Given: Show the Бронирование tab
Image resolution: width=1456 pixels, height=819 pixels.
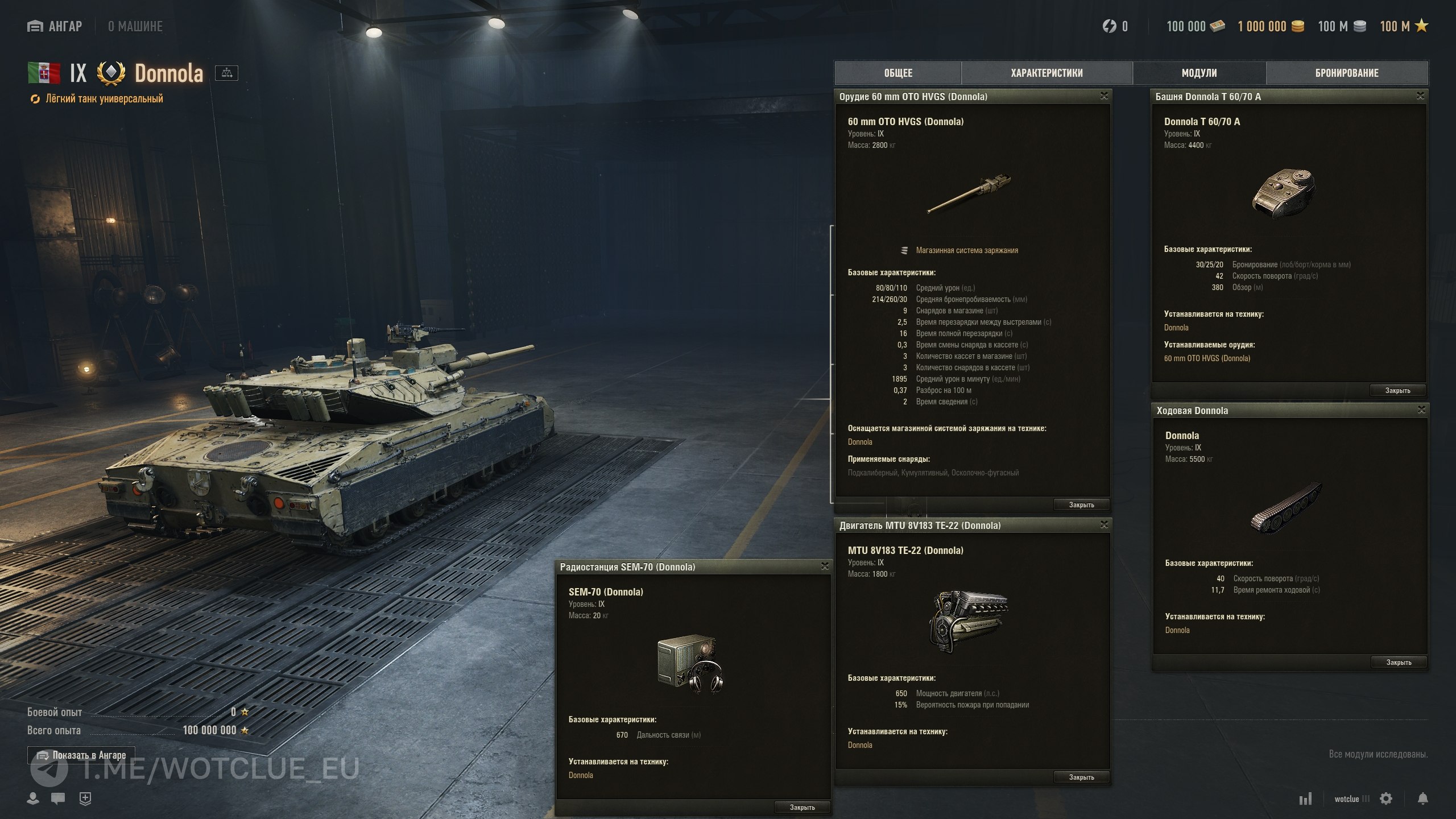Looking at the screenshot, I should coord(1347,73).
